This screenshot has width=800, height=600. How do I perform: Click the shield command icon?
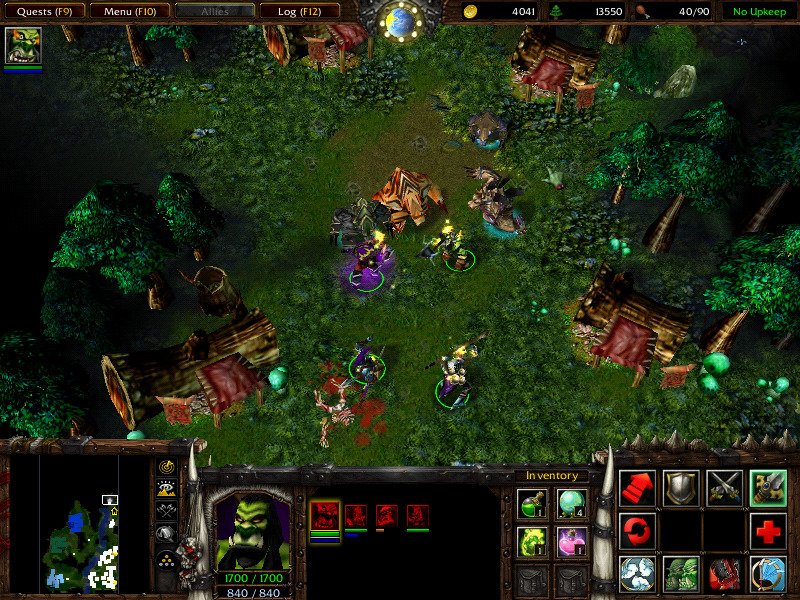point(681,487)
